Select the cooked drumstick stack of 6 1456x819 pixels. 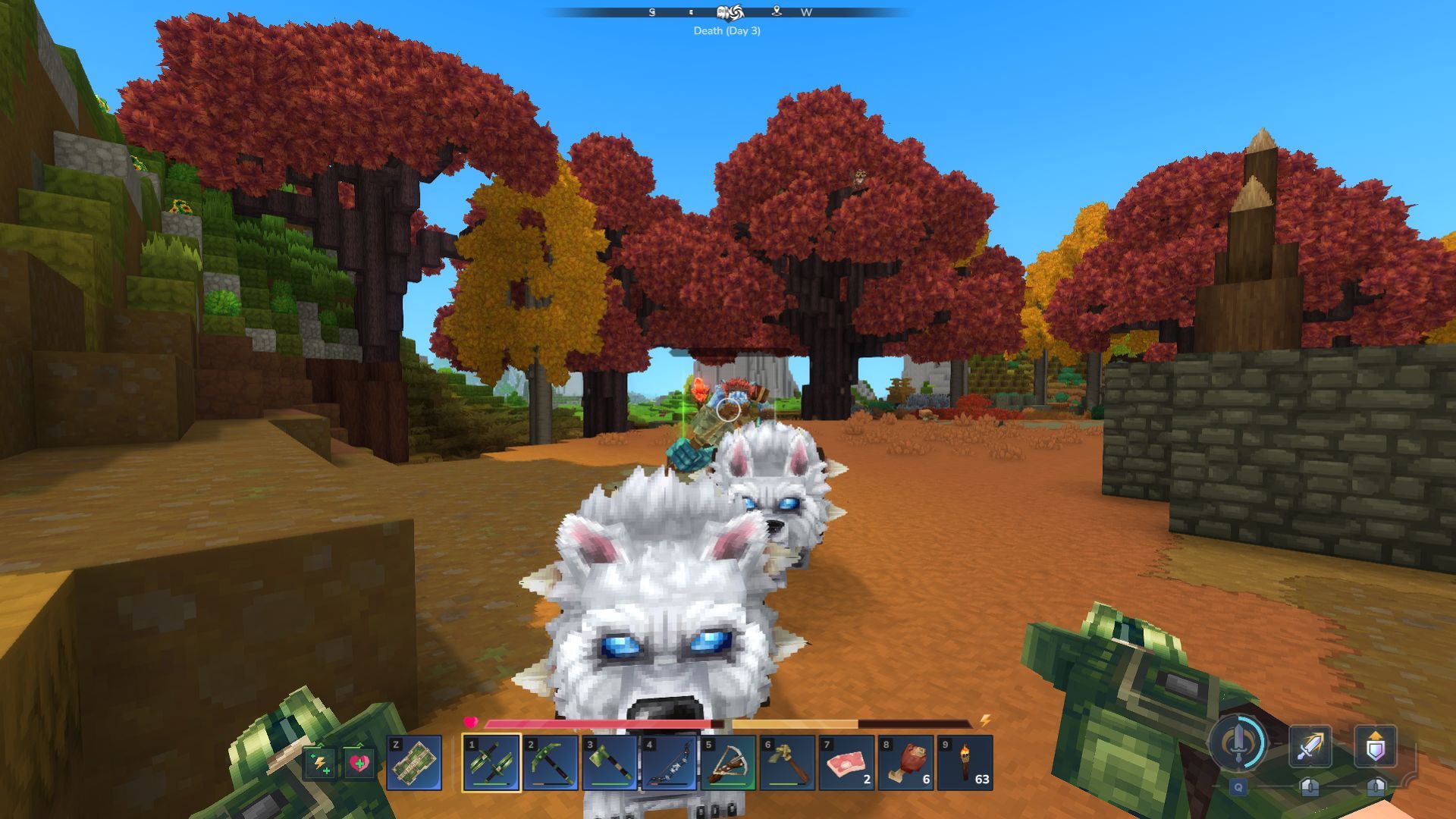[x=905, y=763]
